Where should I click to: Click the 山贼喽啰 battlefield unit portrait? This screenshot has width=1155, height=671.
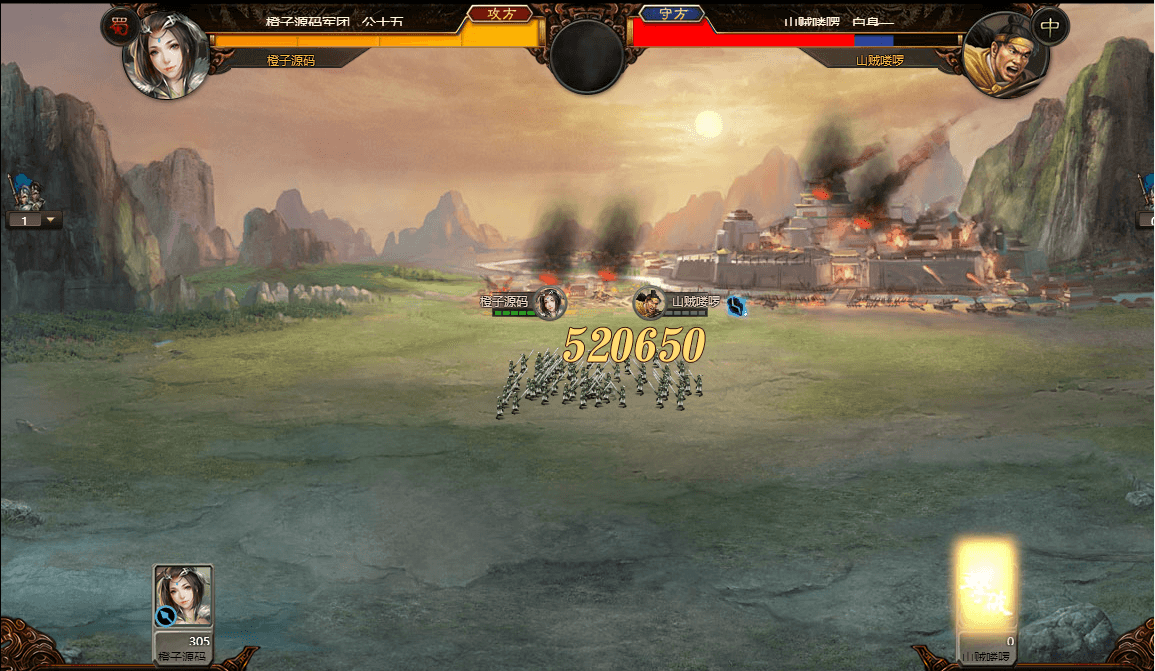650,303
